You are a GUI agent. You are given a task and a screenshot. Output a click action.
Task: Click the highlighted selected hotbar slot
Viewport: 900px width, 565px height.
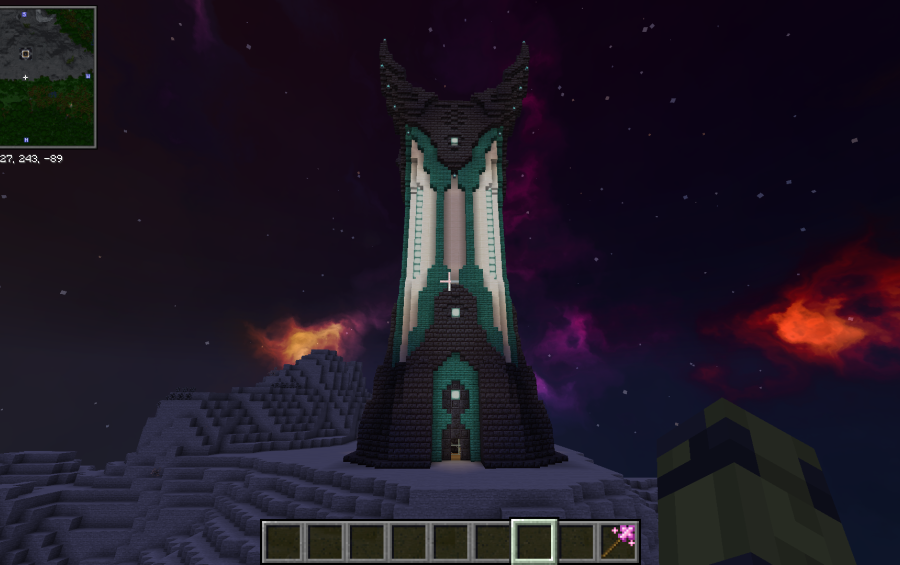coord(534,541)
